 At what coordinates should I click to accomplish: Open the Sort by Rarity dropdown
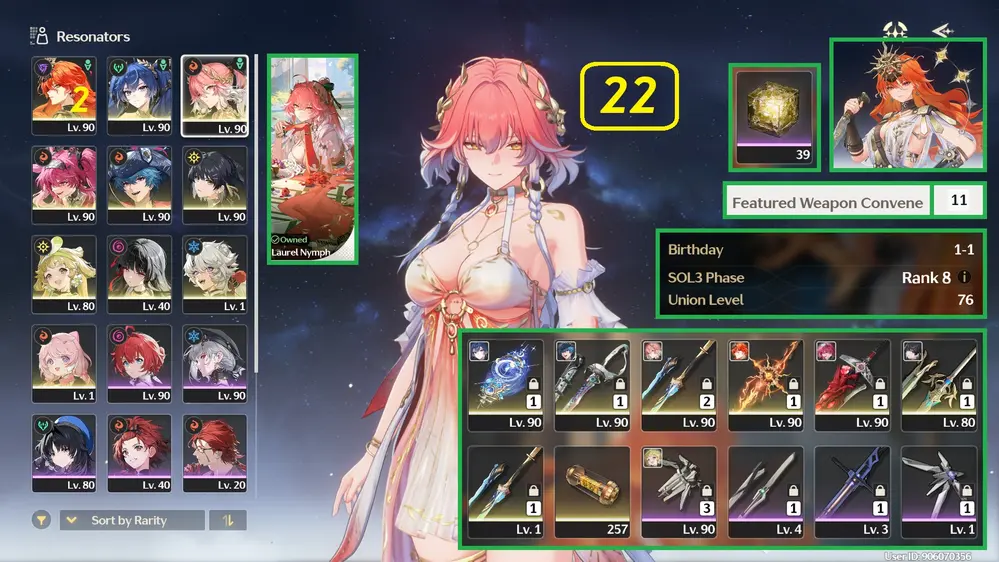(x=131, y=520)
